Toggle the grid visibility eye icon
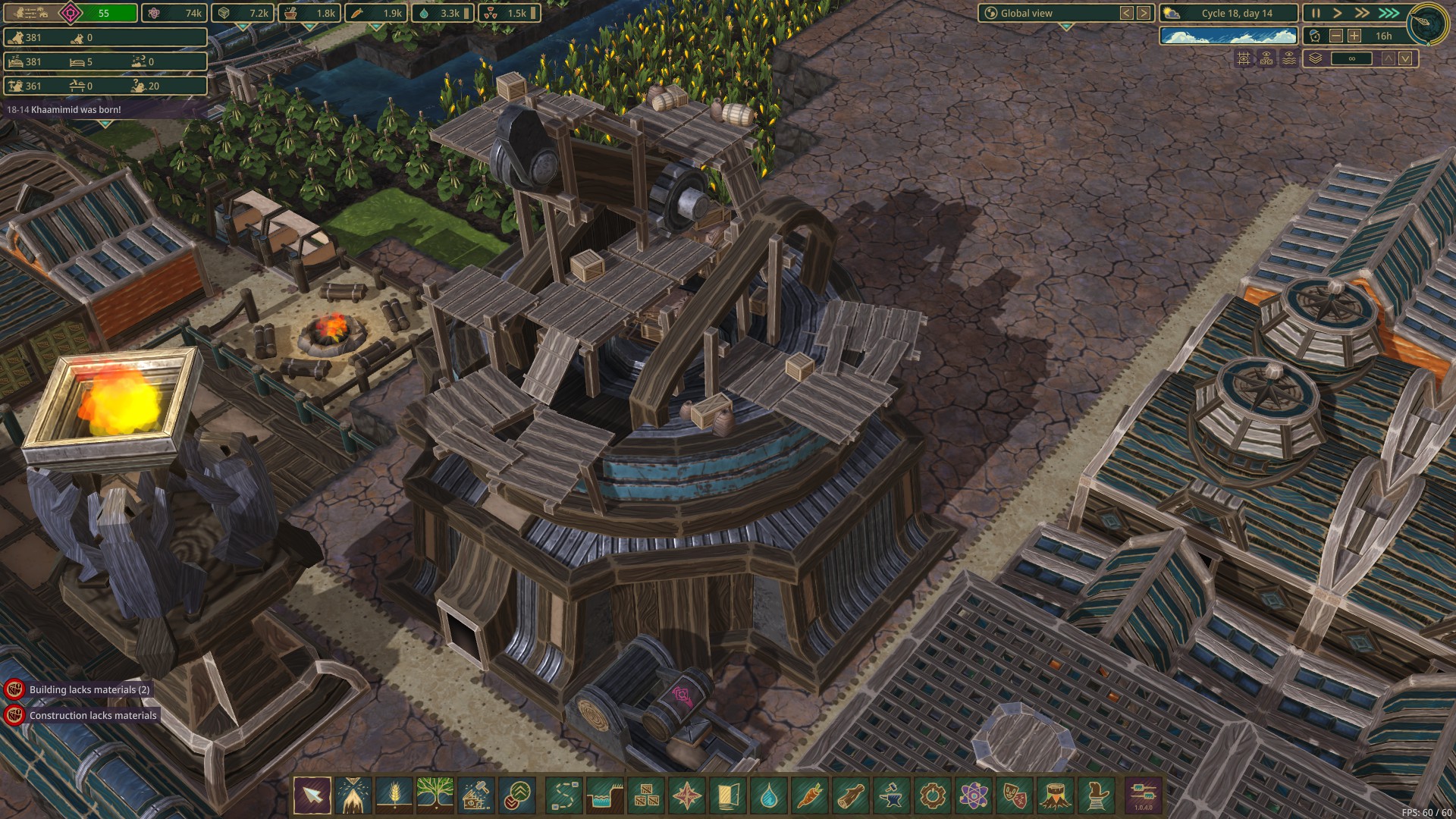This screenshot has width=1456, height=819. click(1244, 58)
